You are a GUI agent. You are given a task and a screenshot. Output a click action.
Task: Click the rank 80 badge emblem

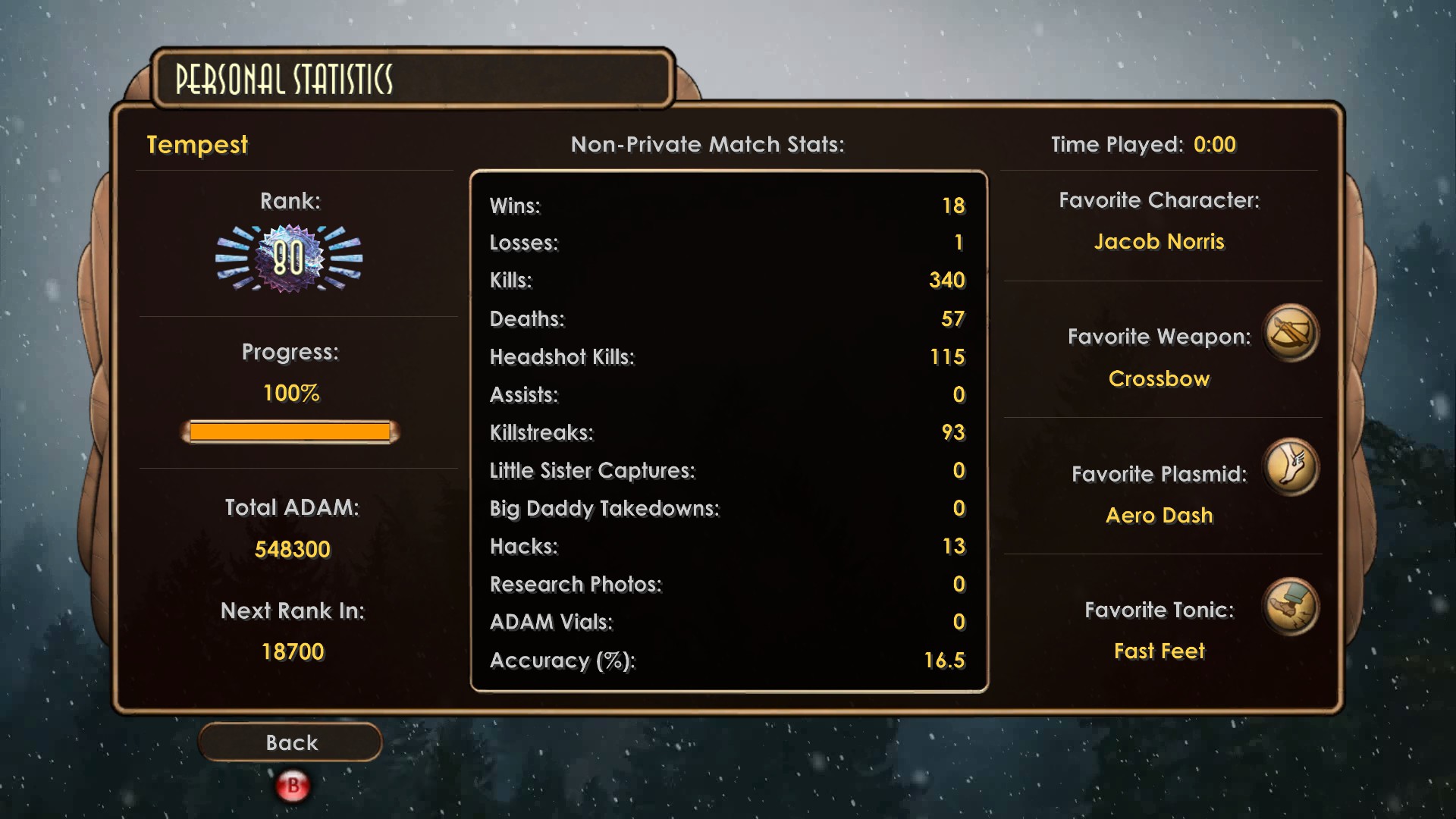pos(290,259)
